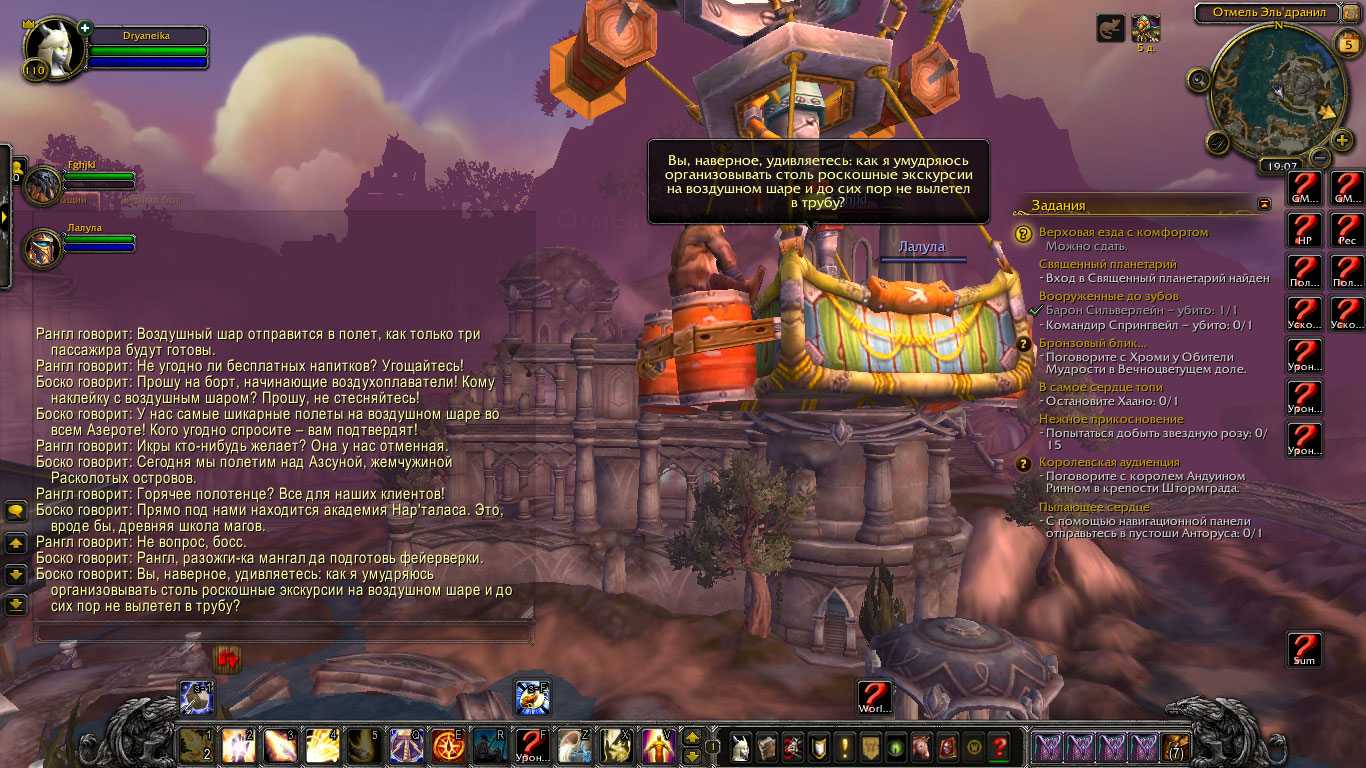This screenshot has width=1366, height=768.
Task: Open the calendar showing day 5
Action: tap(1346, 42)
